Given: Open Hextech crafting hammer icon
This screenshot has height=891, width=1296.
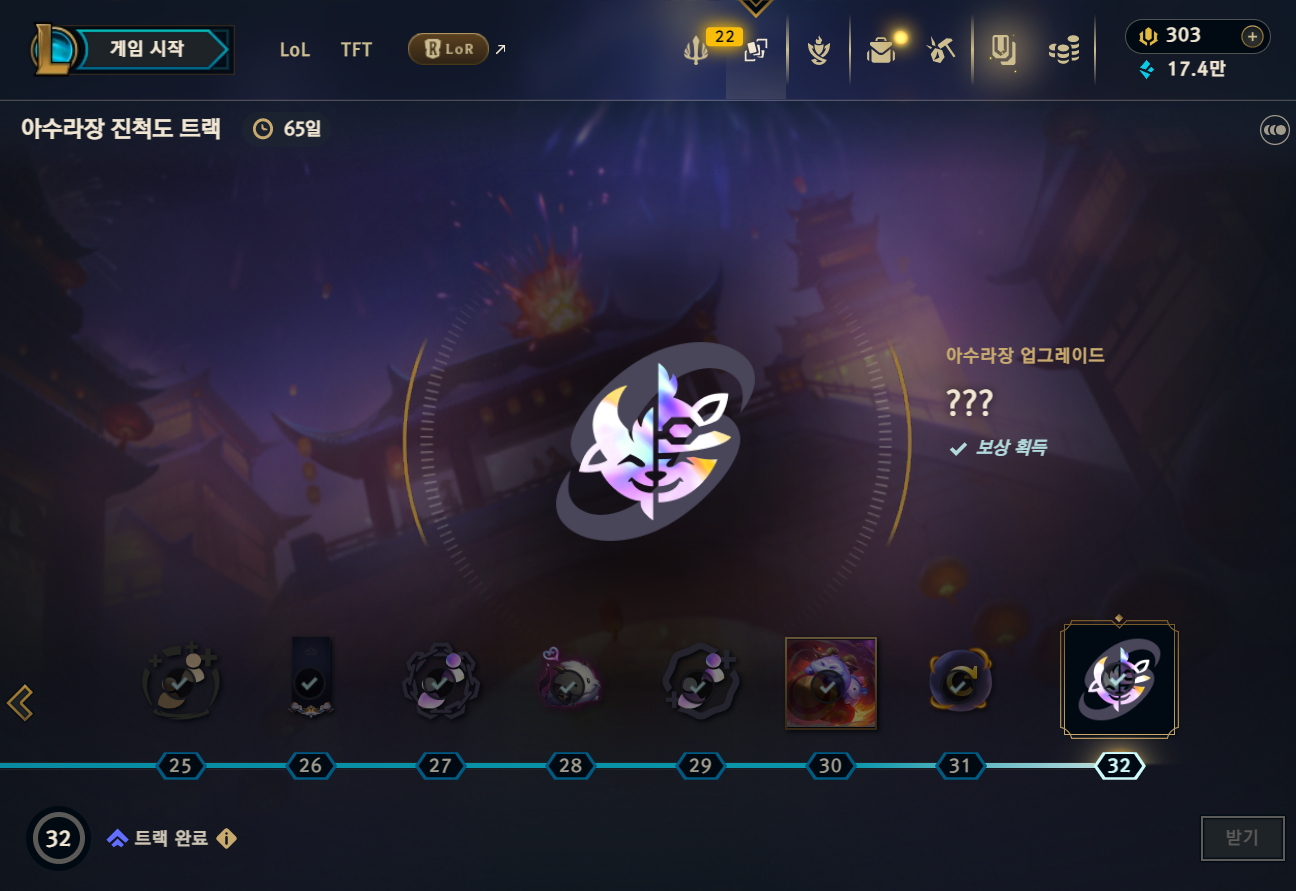Looking at the screenshot, I should pyautogui.click(x=940, y=50).
